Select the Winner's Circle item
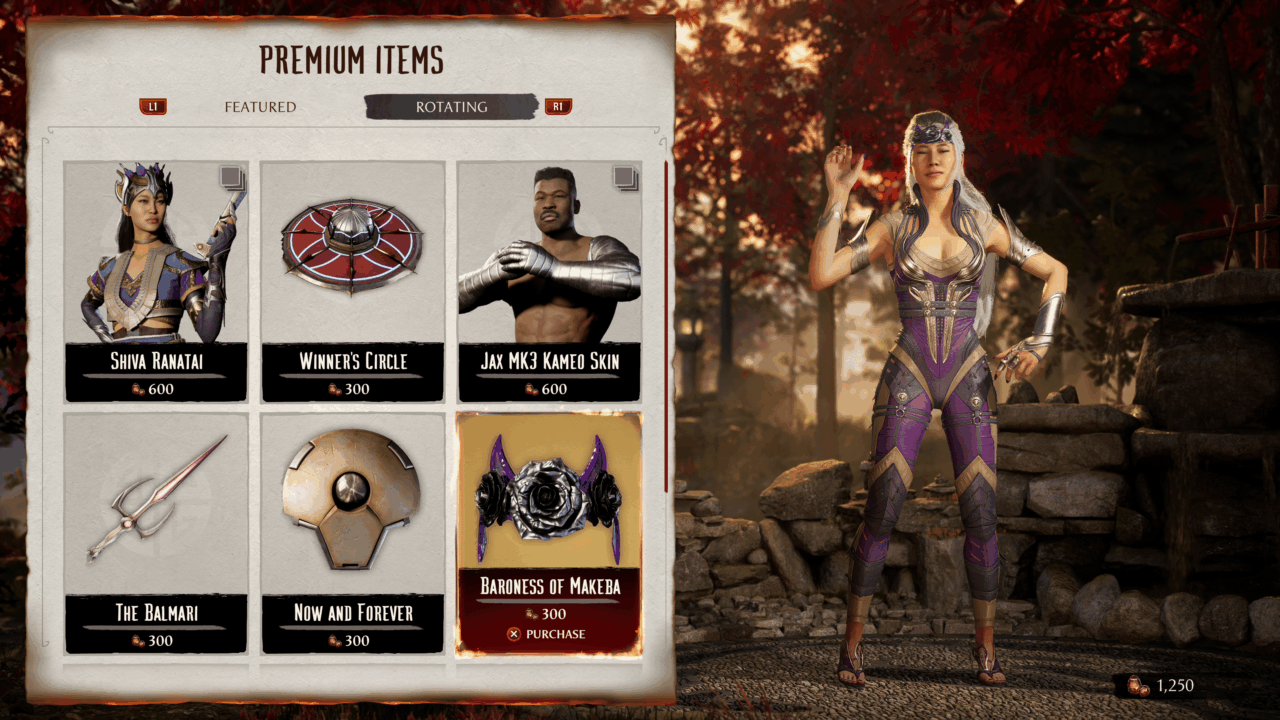The width and height of the screenshot is (1280, 720). coord(353,281)
